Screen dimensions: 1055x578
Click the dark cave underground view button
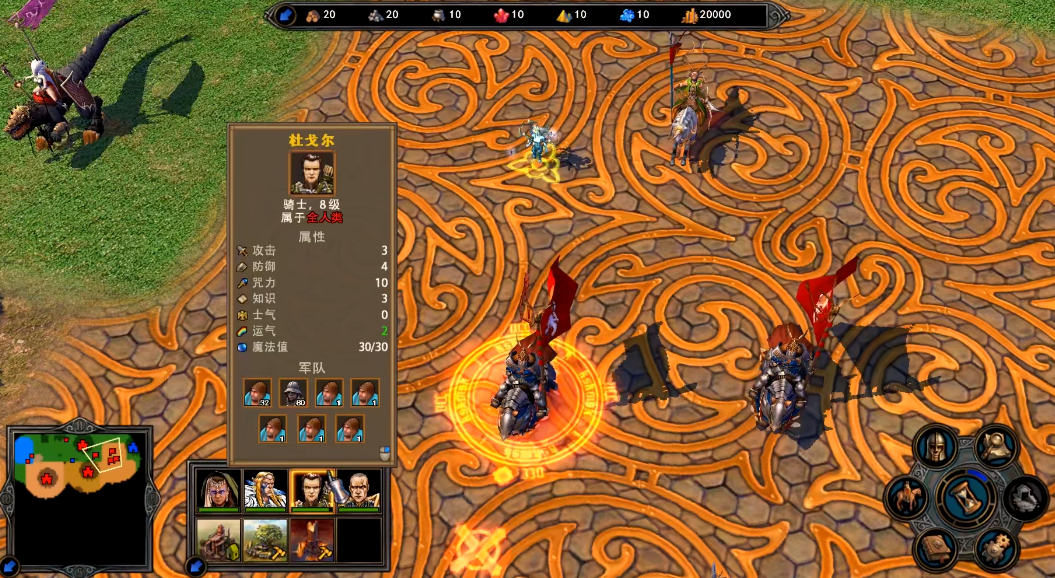[1025, 497]
